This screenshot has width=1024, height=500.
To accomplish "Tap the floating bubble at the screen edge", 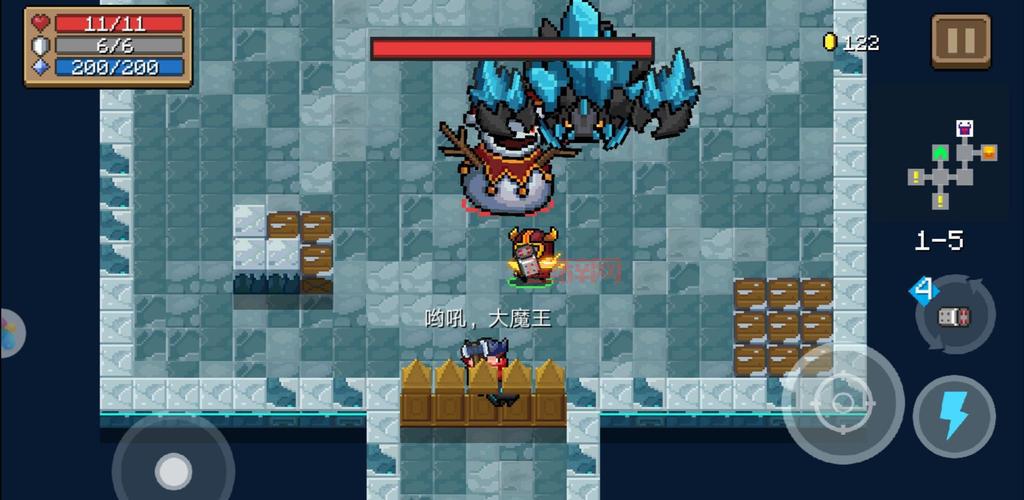I will click(10, 331).
